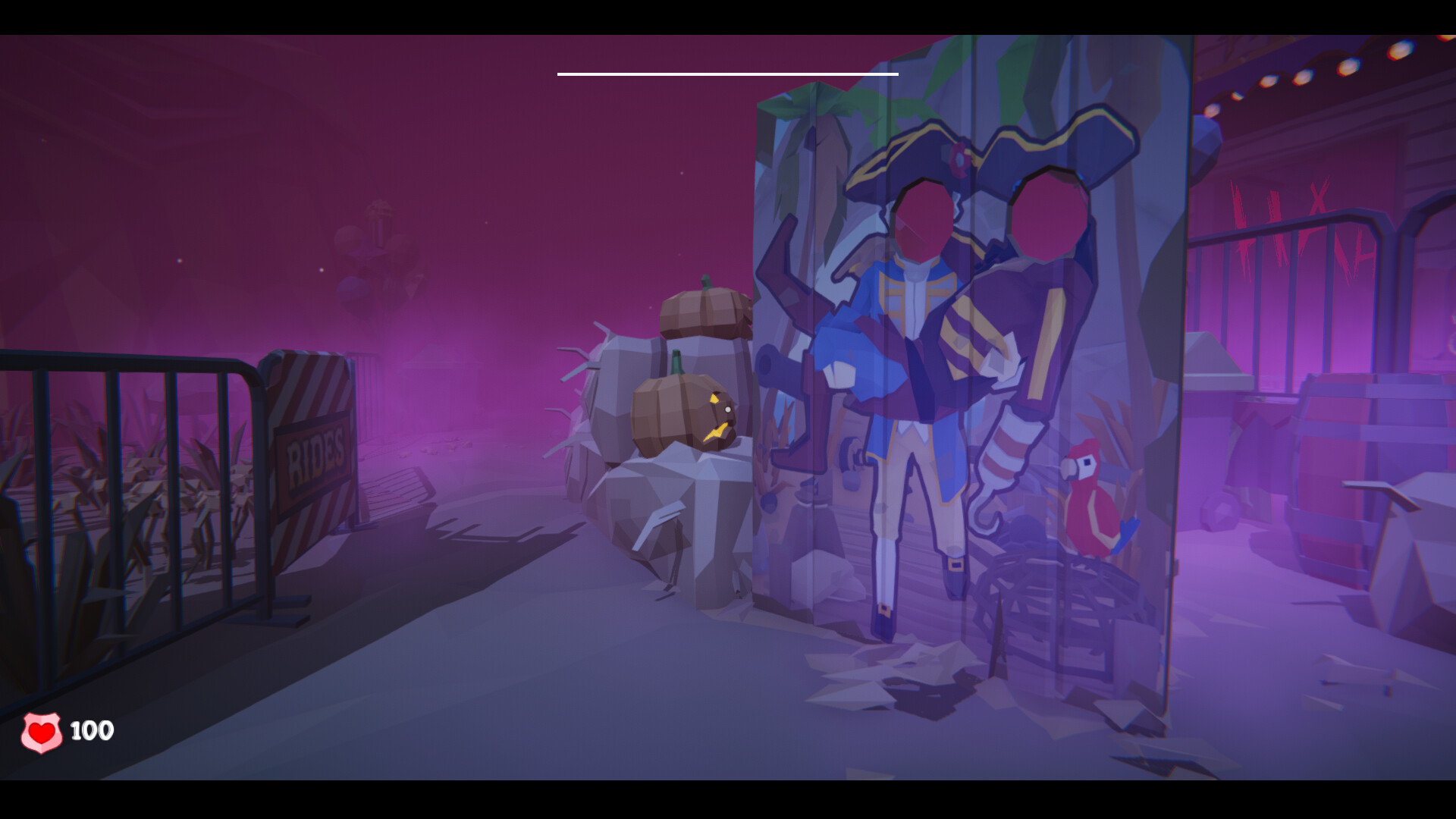This screenshot has height=819, width=1456.
Task: Click the white progress bar at the top
Action: pos(726,73)
